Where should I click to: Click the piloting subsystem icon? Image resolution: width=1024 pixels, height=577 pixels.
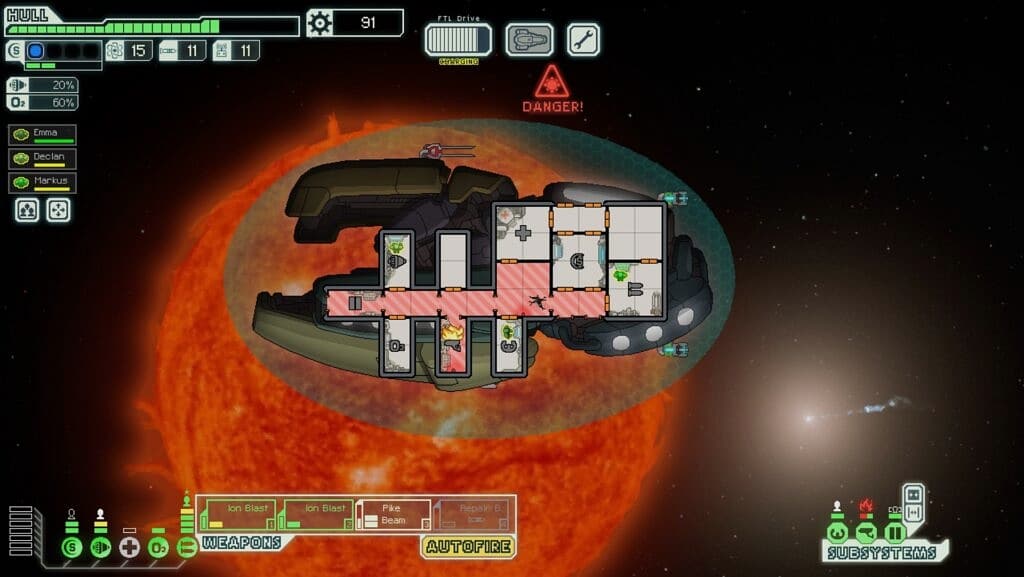click(838, 532)
